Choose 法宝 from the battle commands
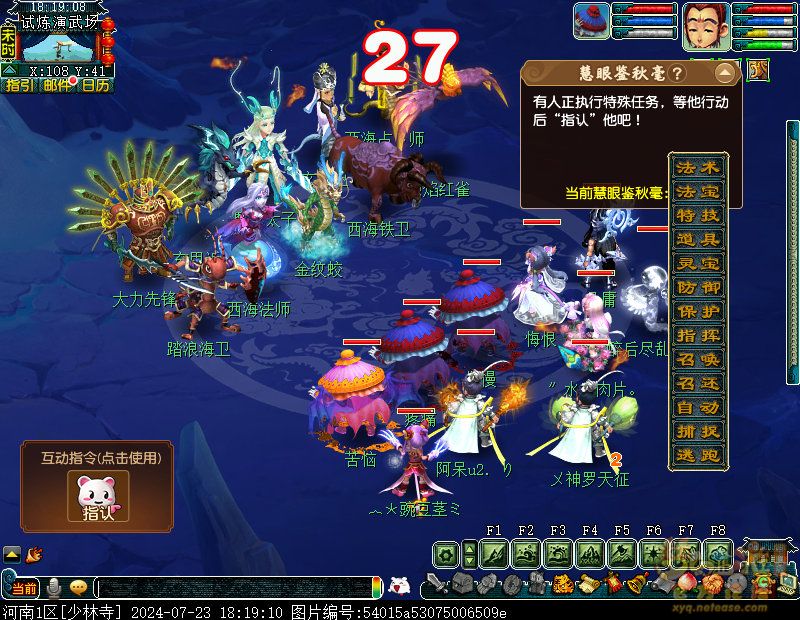Screen dimensions: 800x620 pyautogui.click(x=697, y=191)
